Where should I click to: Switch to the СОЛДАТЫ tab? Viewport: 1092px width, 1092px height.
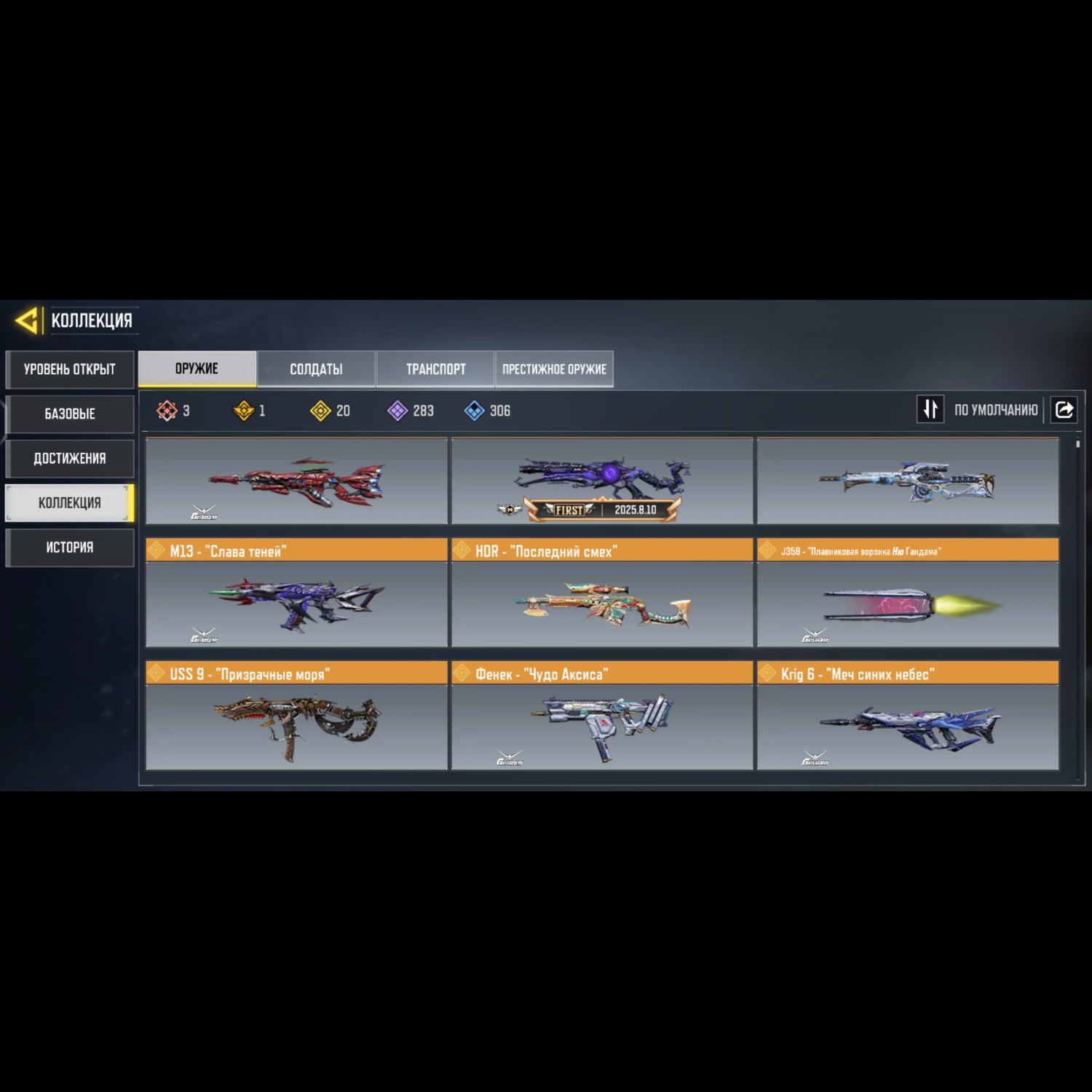click(316, 369)
